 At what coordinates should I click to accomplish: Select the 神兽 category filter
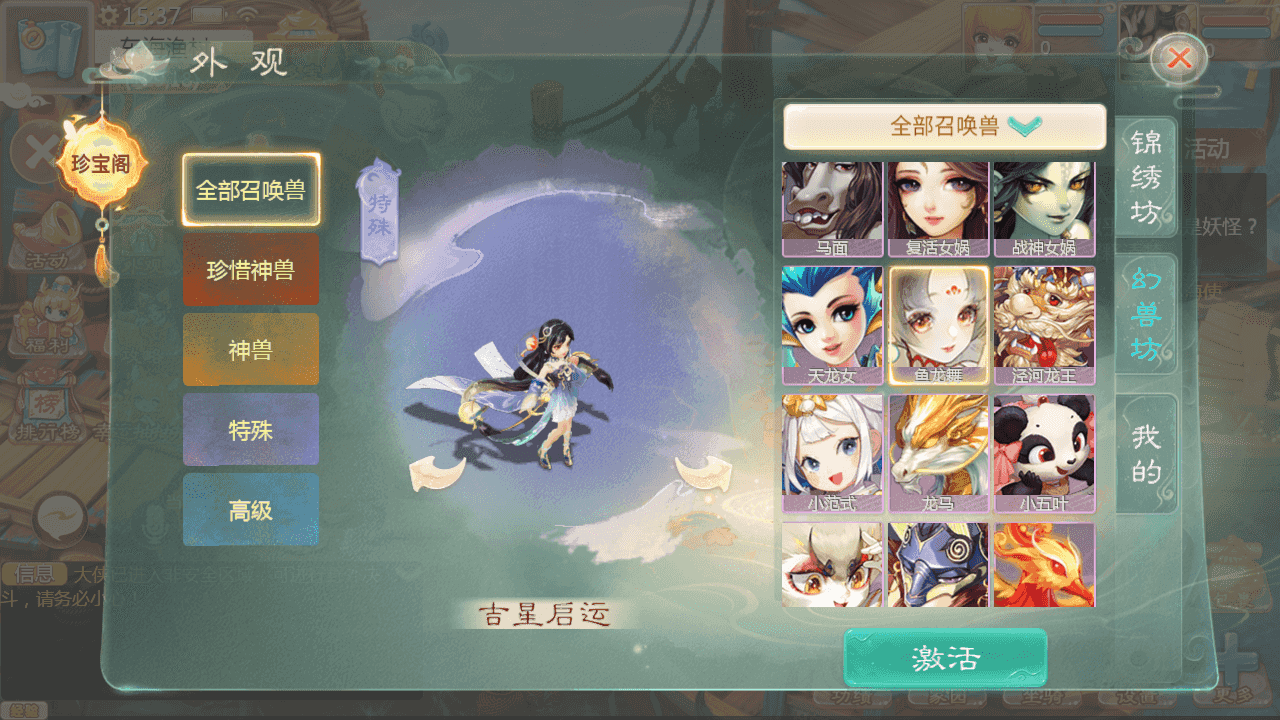[250, 348]
